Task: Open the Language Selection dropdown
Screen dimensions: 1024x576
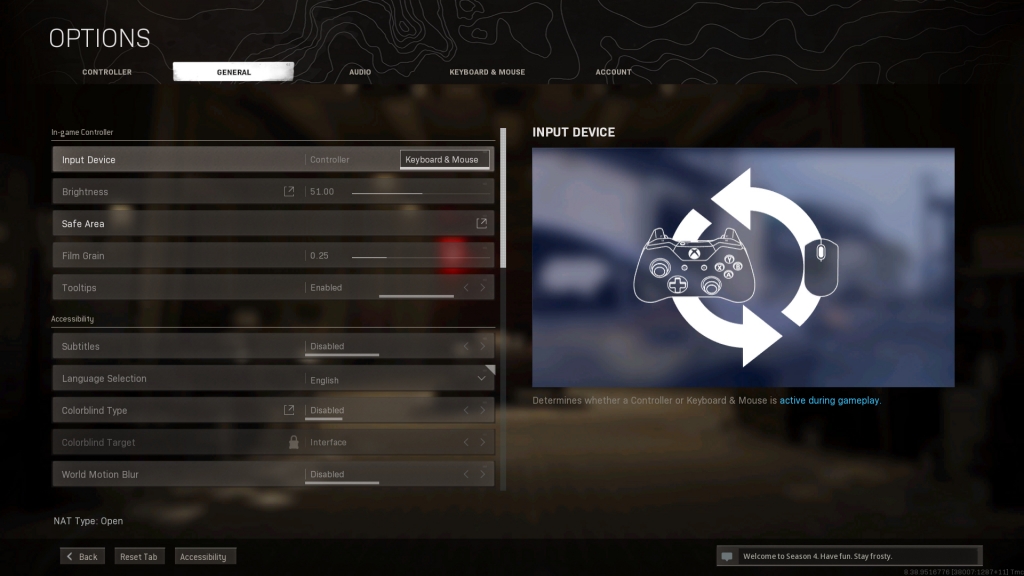Action: point(481,379)
